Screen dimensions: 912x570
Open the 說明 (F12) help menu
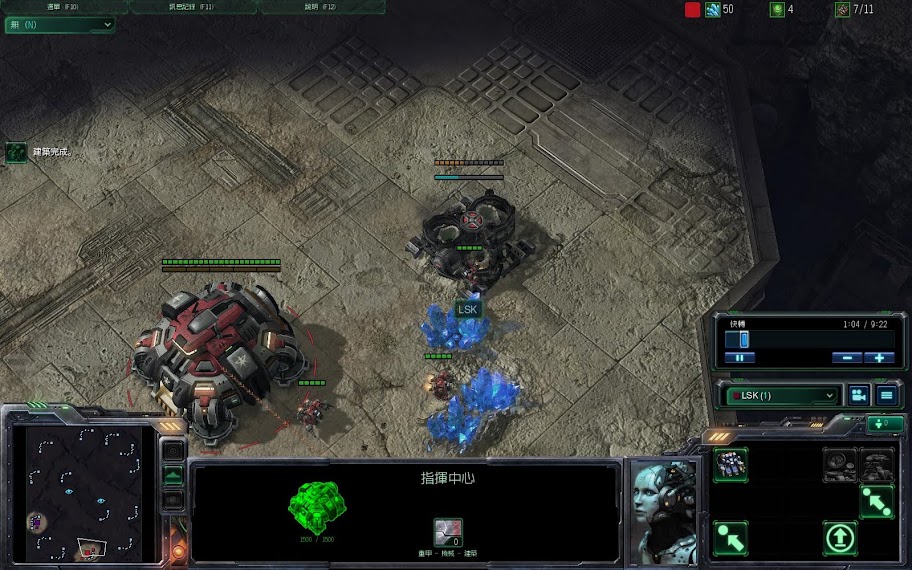tap(322, 7)
